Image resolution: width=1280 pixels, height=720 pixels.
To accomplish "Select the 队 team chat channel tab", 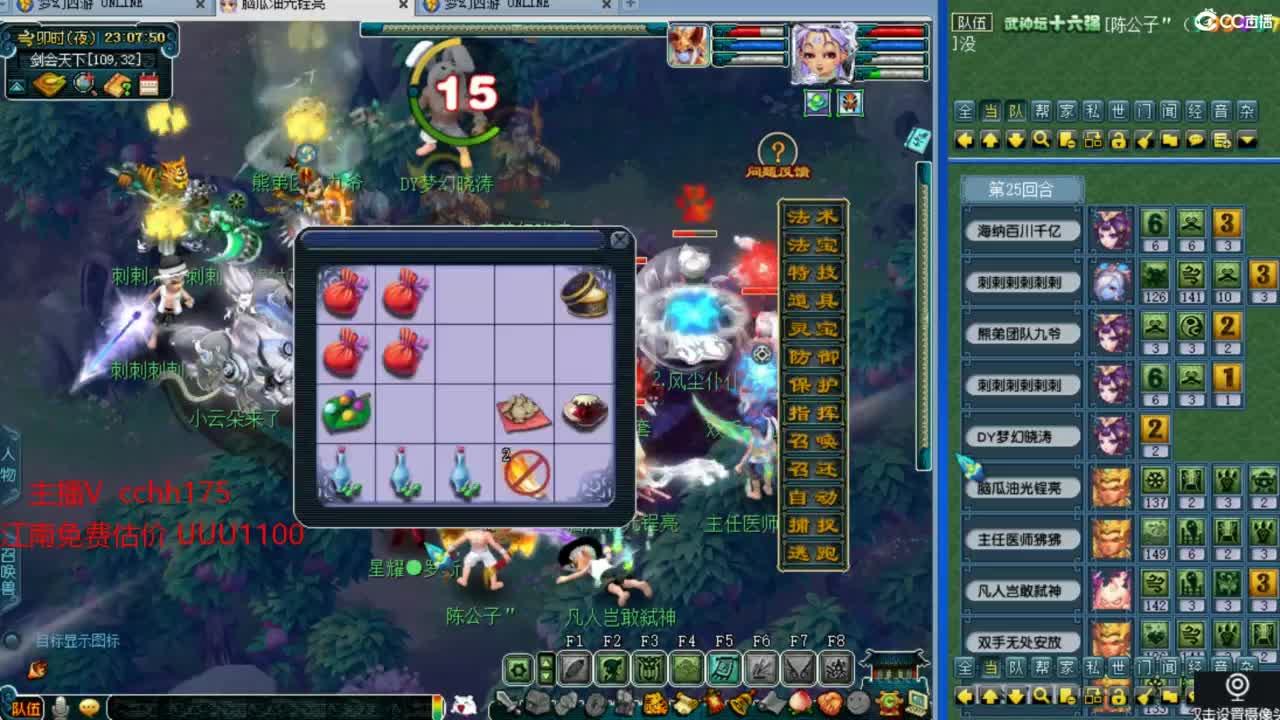I will (1014, 112).
